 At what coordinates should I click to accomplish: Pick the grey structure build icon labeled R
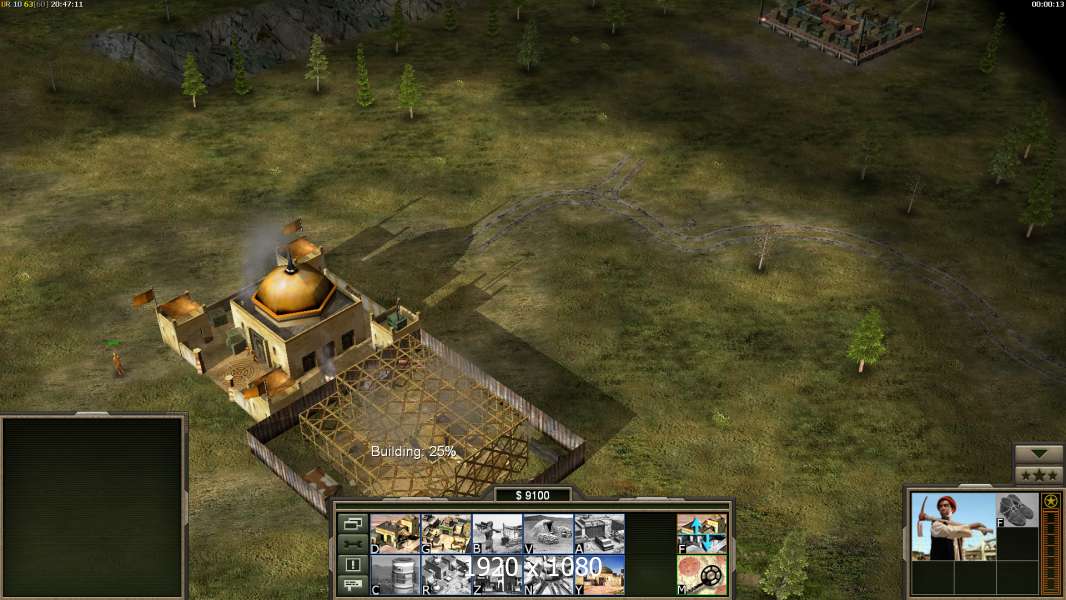pyautogui.click(x=446, y=575)
